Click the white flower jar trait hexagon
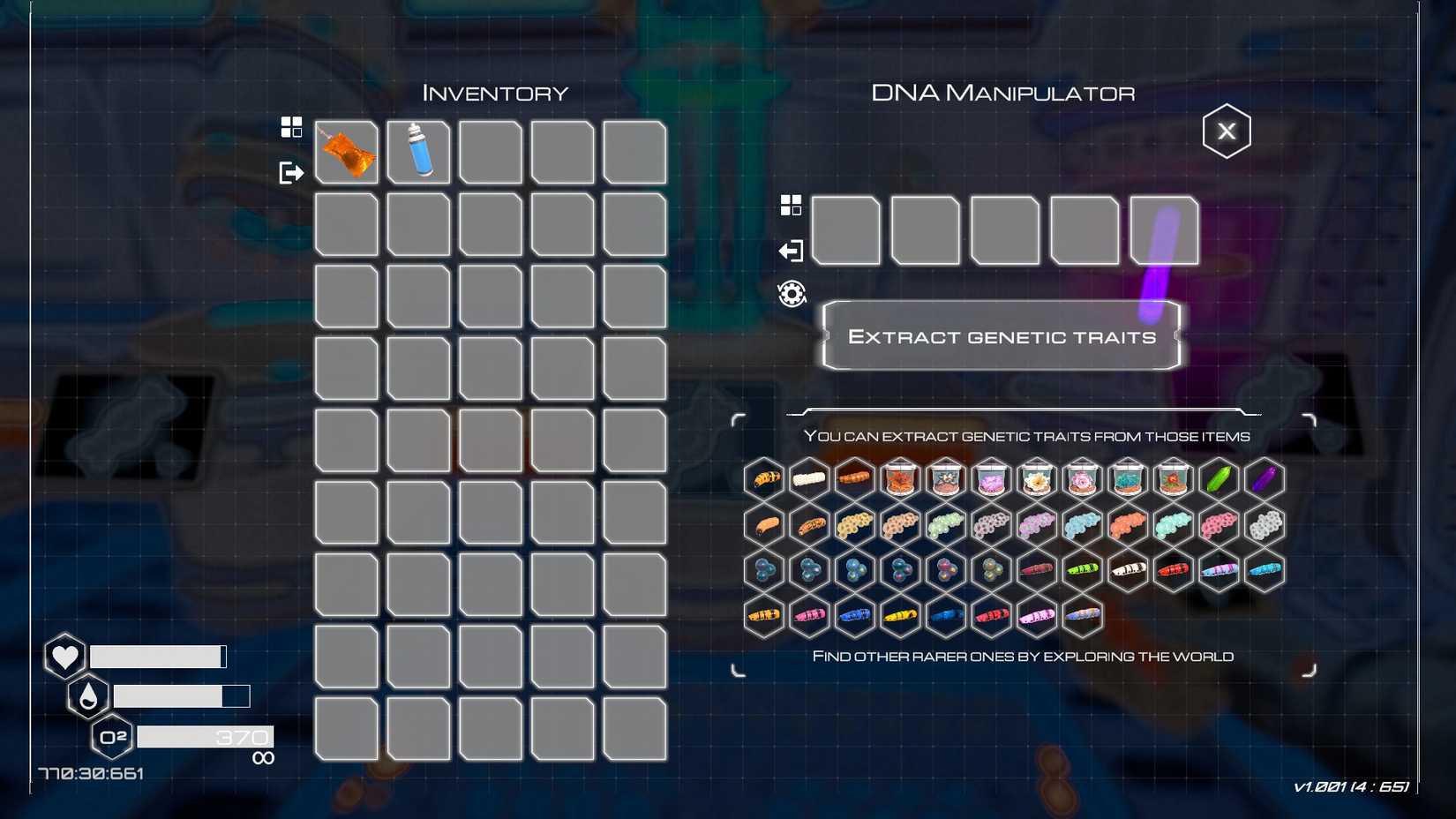1456x819 pixels. tap(1037, 479)
